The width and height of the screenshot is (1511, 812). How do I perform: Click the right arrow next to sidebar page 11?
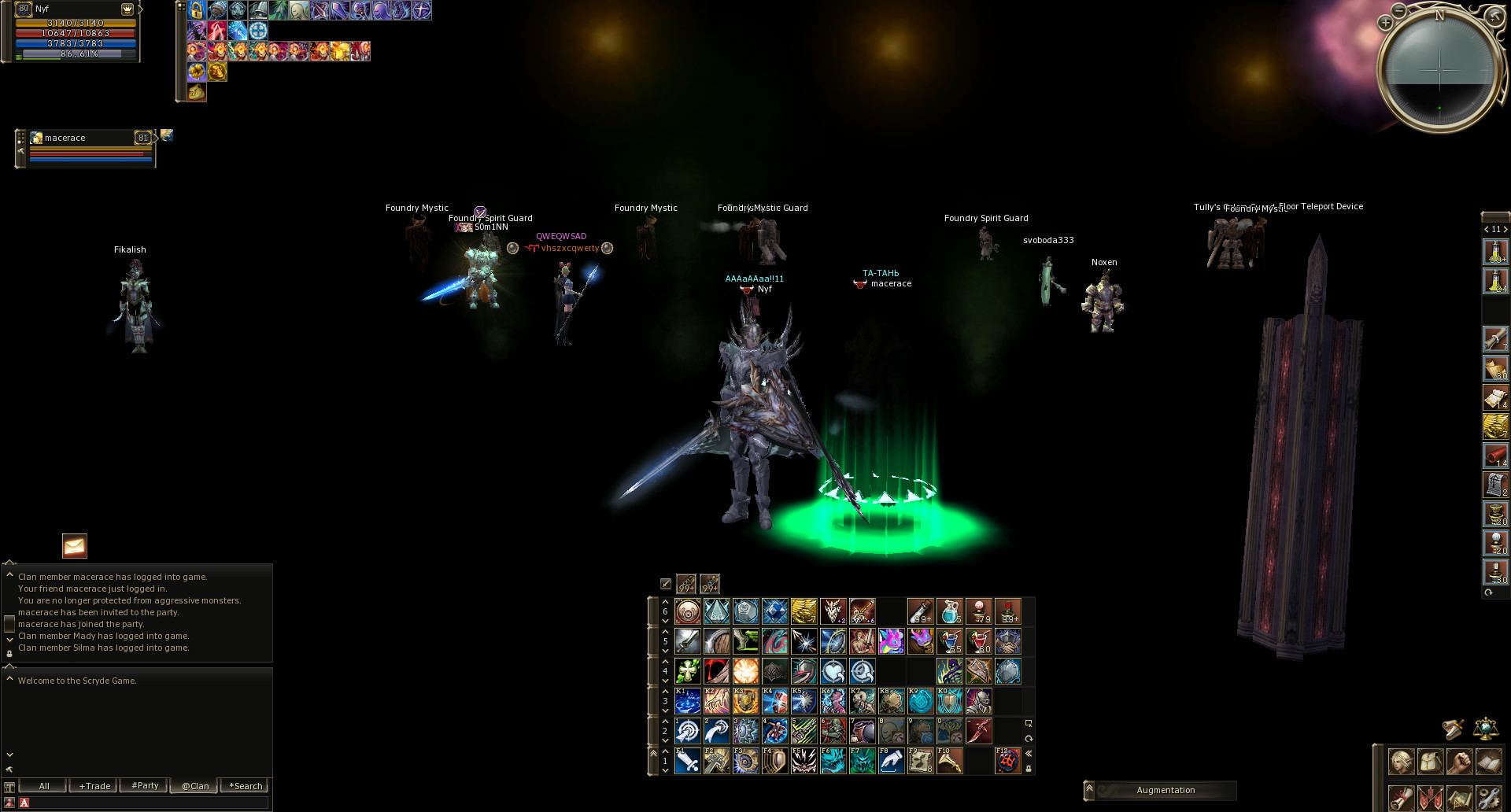(x=1505, y=228)
